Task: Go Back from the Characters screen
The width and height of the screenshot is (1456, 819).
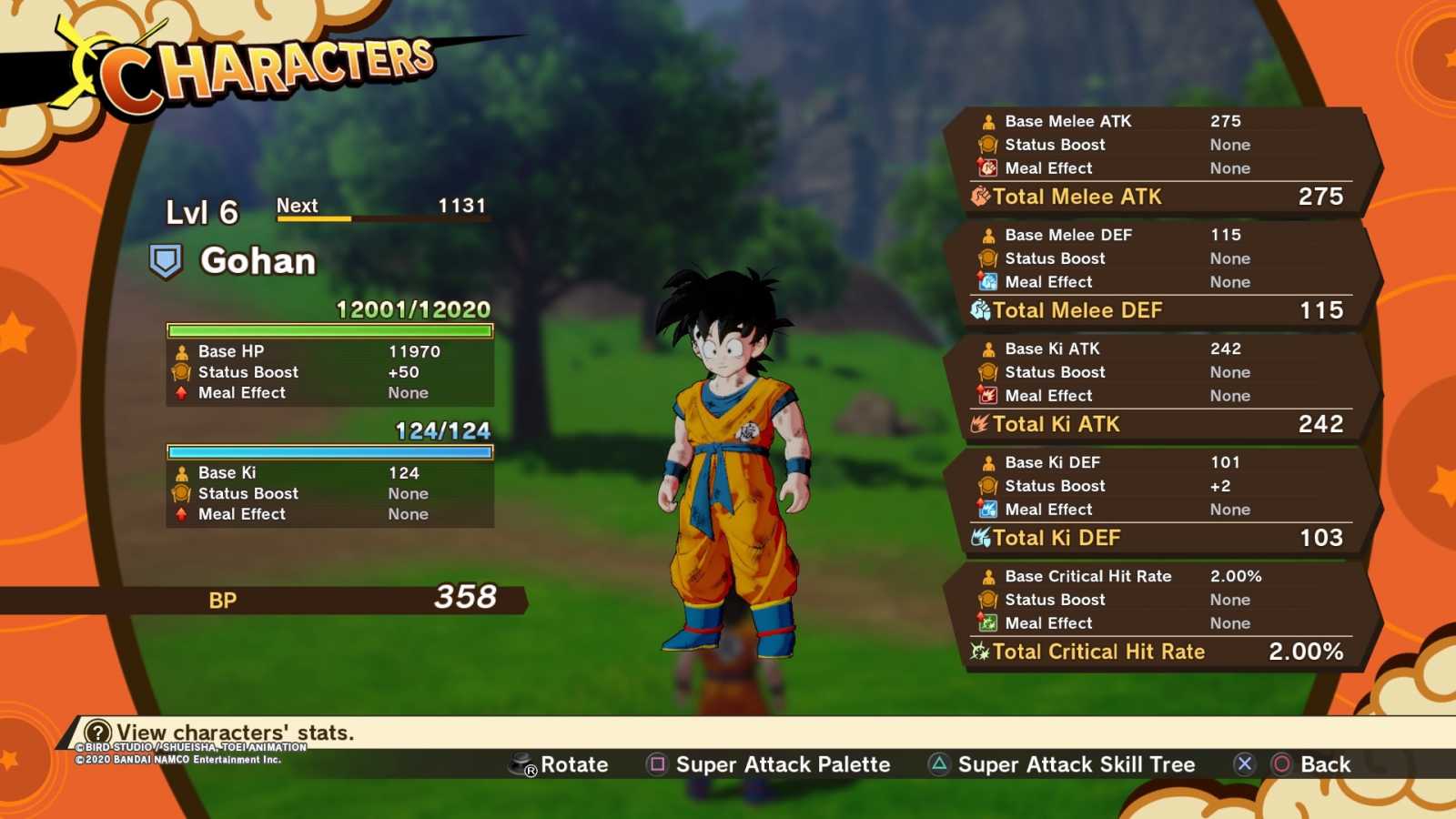Action: 1310,764
